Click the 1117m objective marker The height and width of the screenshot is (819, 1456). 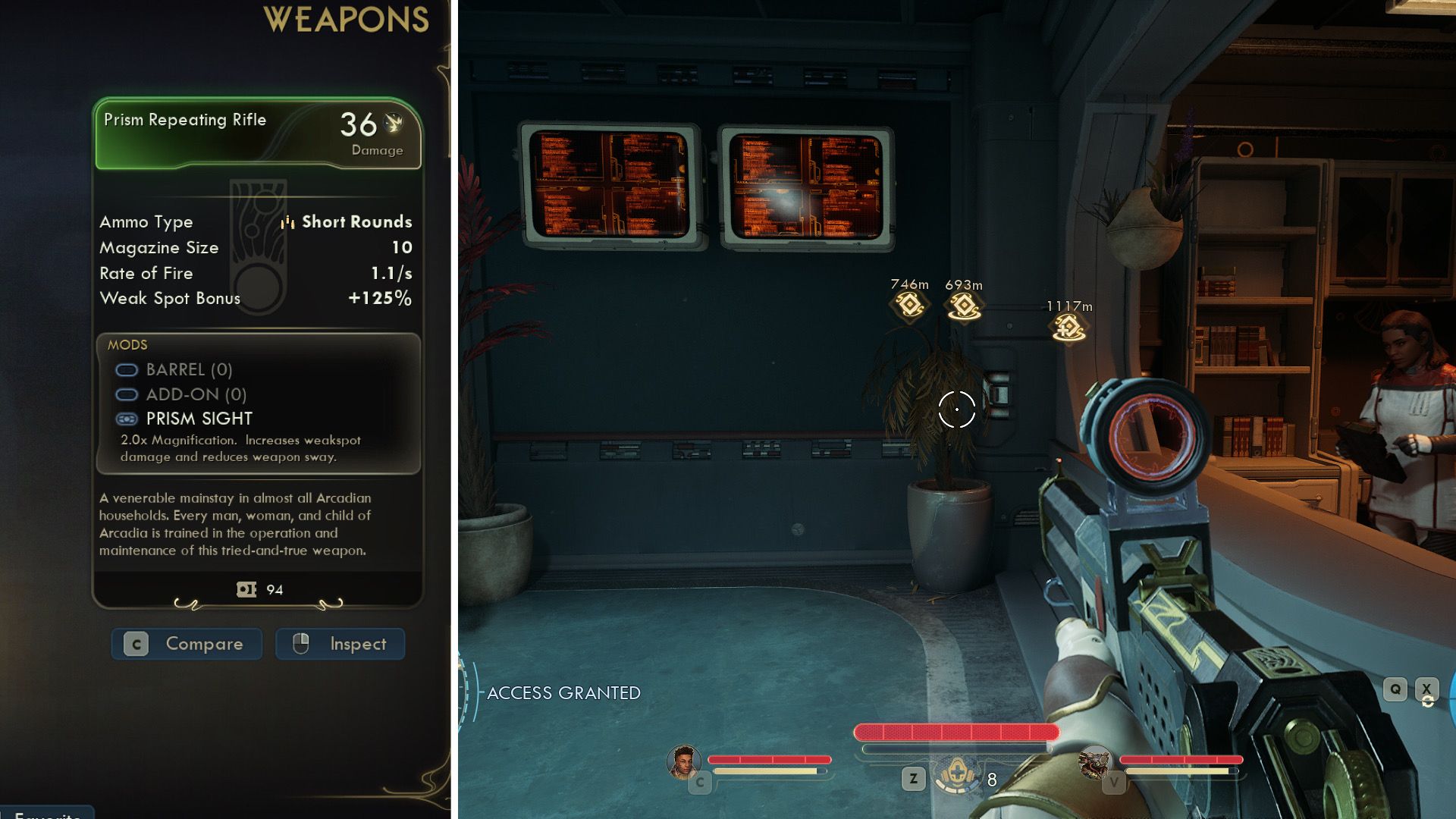[x=1068, y=328]
